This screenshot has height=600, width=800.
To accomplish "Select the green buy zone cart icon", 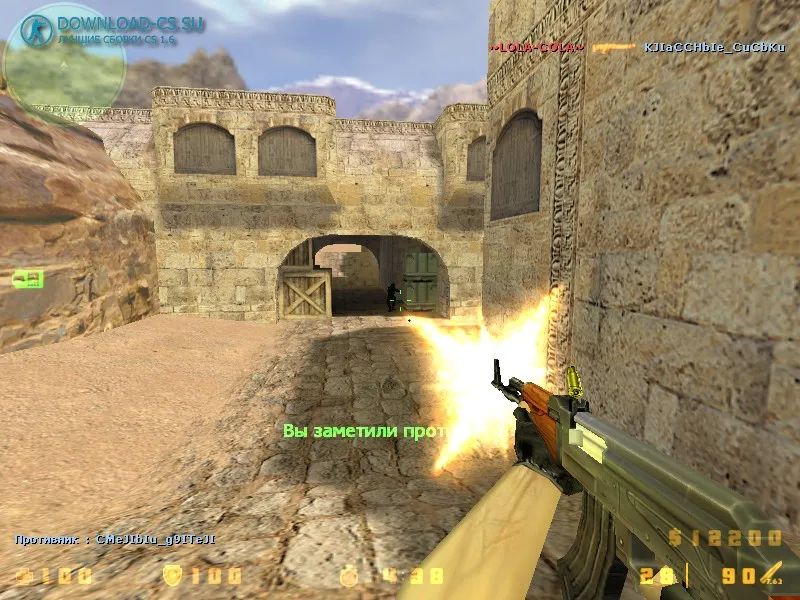I will pos(27,279).
